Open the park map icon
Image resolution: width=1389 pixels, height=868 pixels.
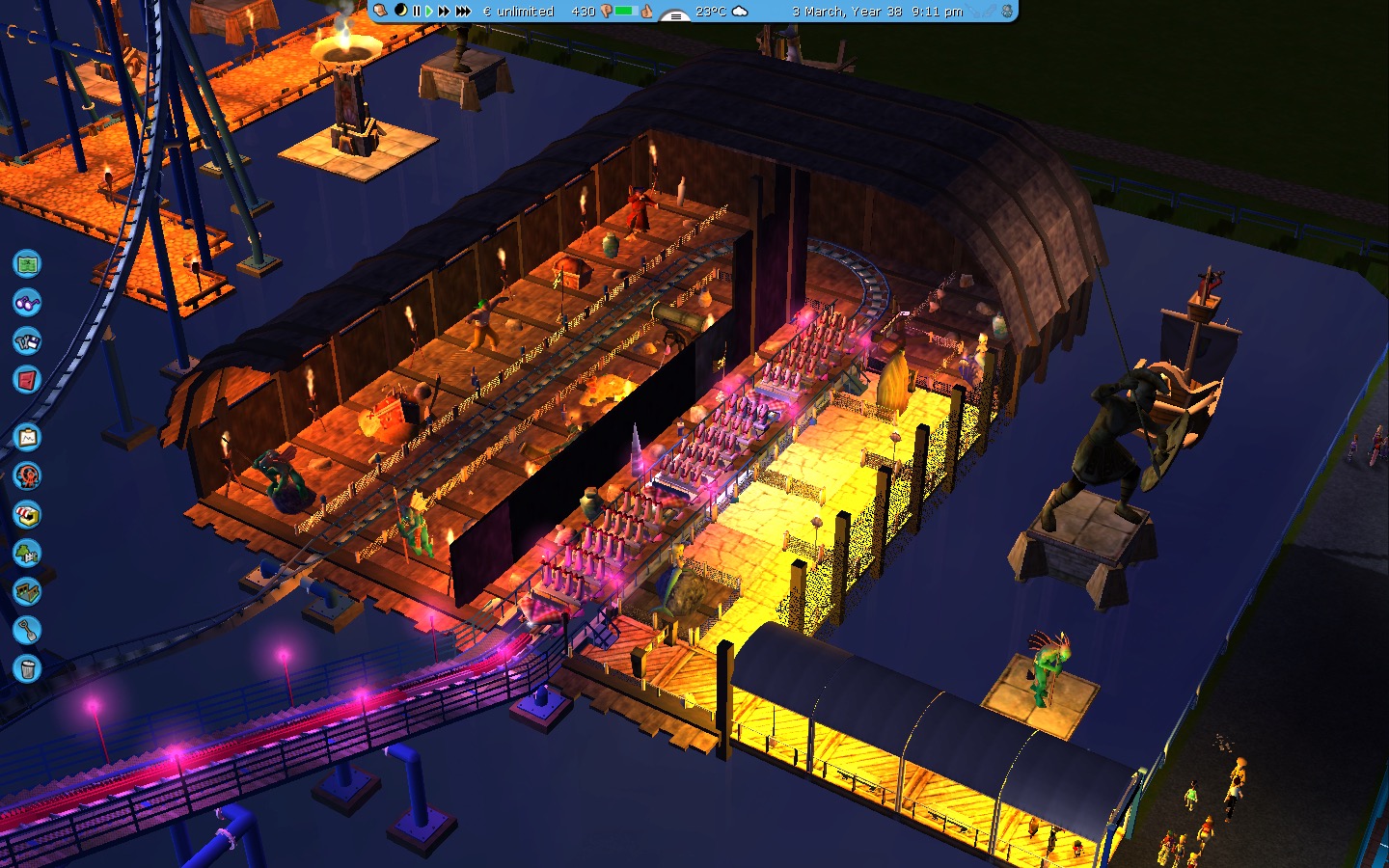point(27,263)
